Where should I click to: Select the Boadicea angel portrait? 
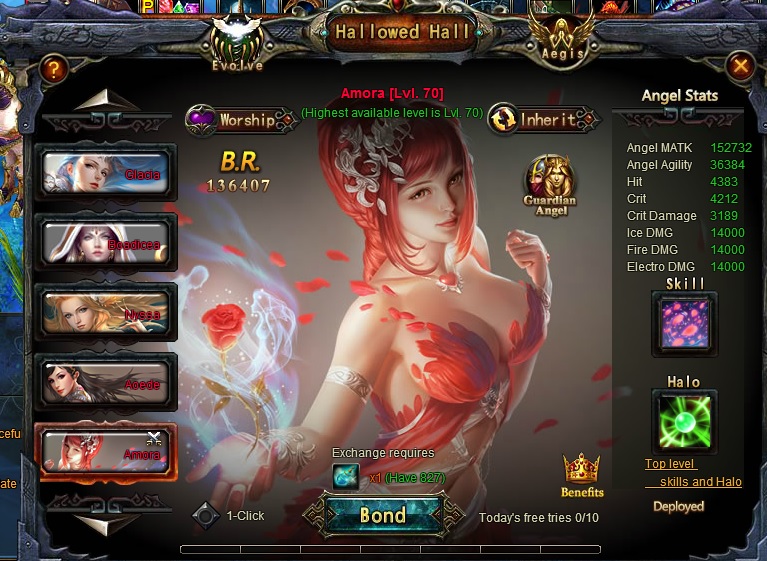(106, 243)
